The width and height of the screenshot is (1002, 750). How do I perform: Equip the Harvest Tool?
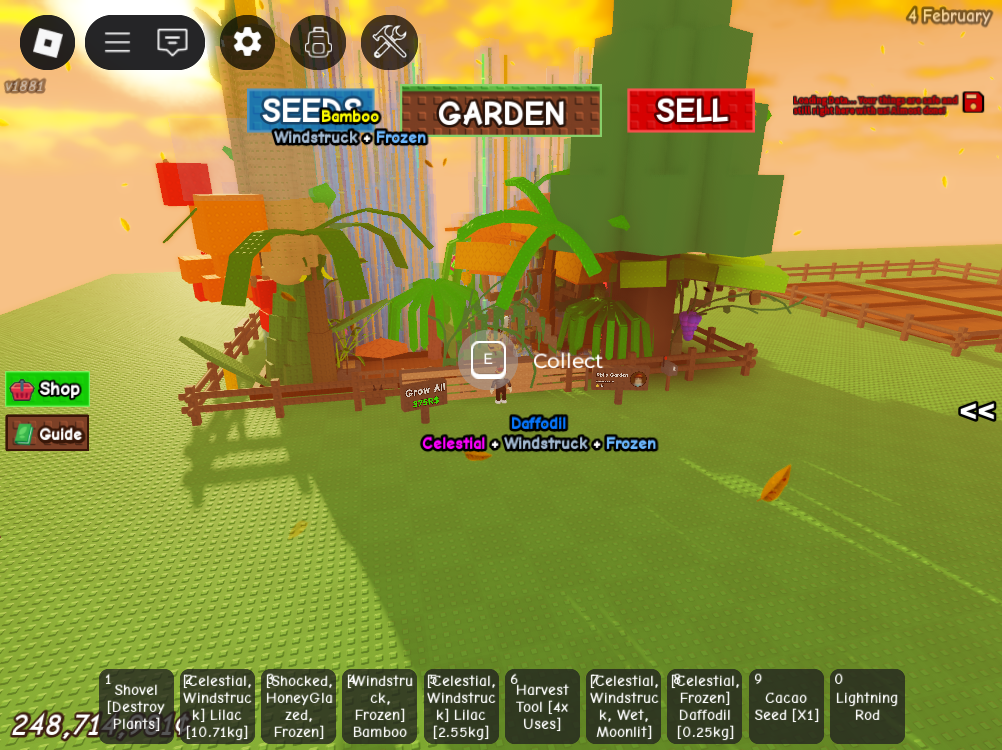click(542, 706)
